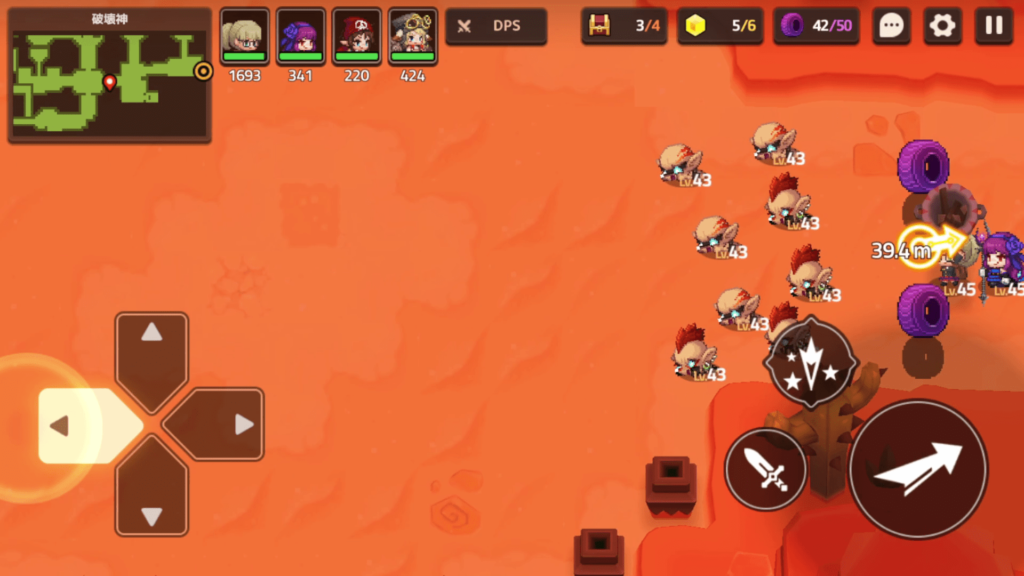Switch to the purple-haired hero portrait

click(x=301, y=37)
